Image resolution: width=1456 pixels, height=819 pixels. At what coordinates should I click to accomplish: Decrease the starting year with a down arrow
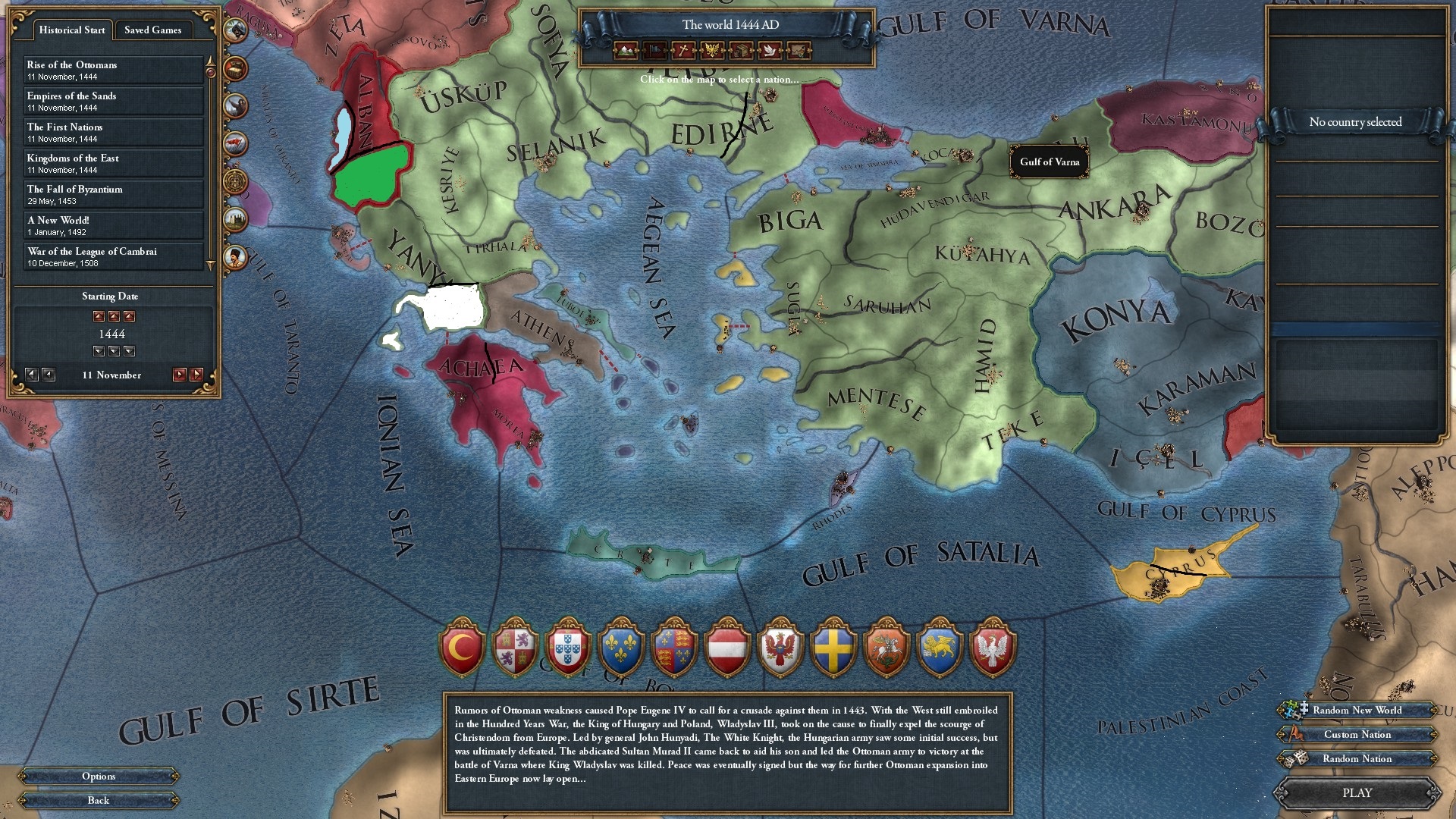114,350
